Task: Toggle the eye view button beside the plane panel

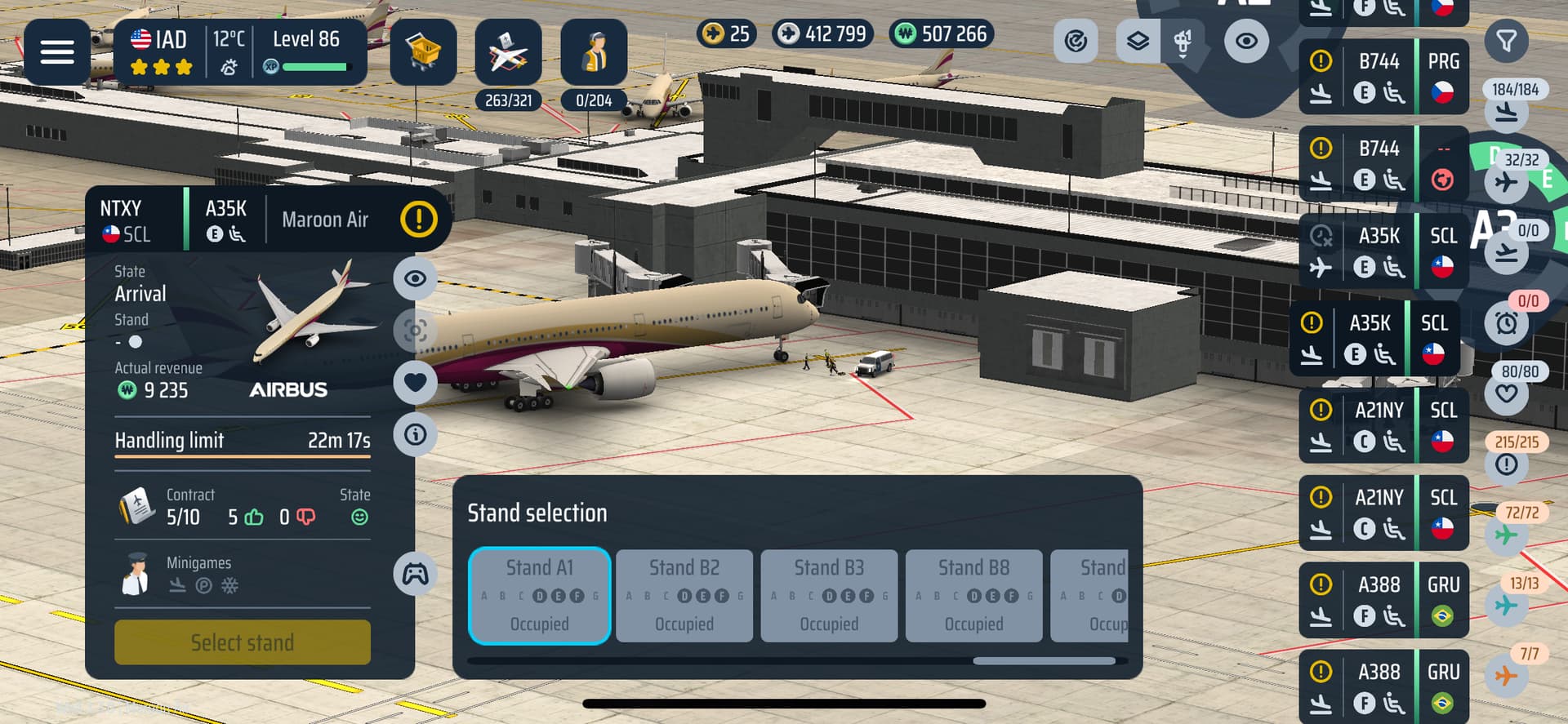Action: click(x=415, y=278)
